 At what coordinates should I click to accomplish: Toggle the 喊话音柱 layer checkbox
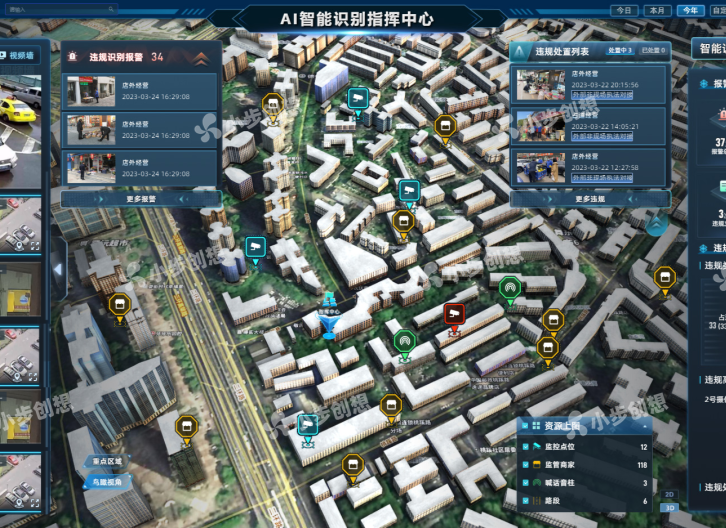coord(527,483)
